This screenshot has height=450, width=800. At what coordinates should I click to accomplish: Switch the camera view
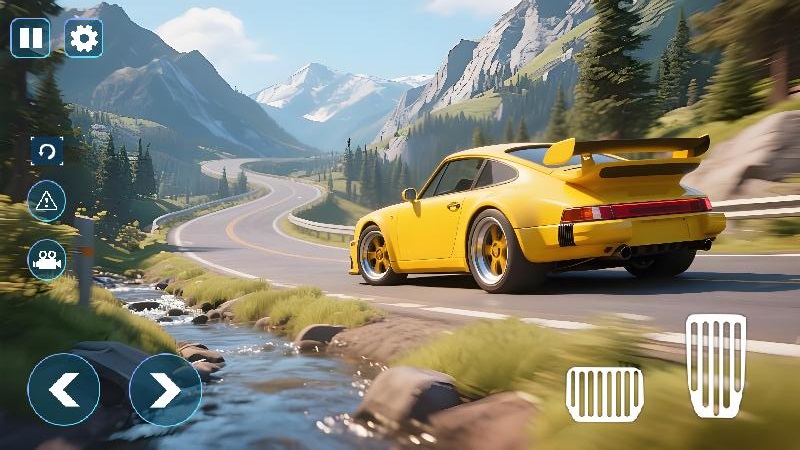(47, 260)
